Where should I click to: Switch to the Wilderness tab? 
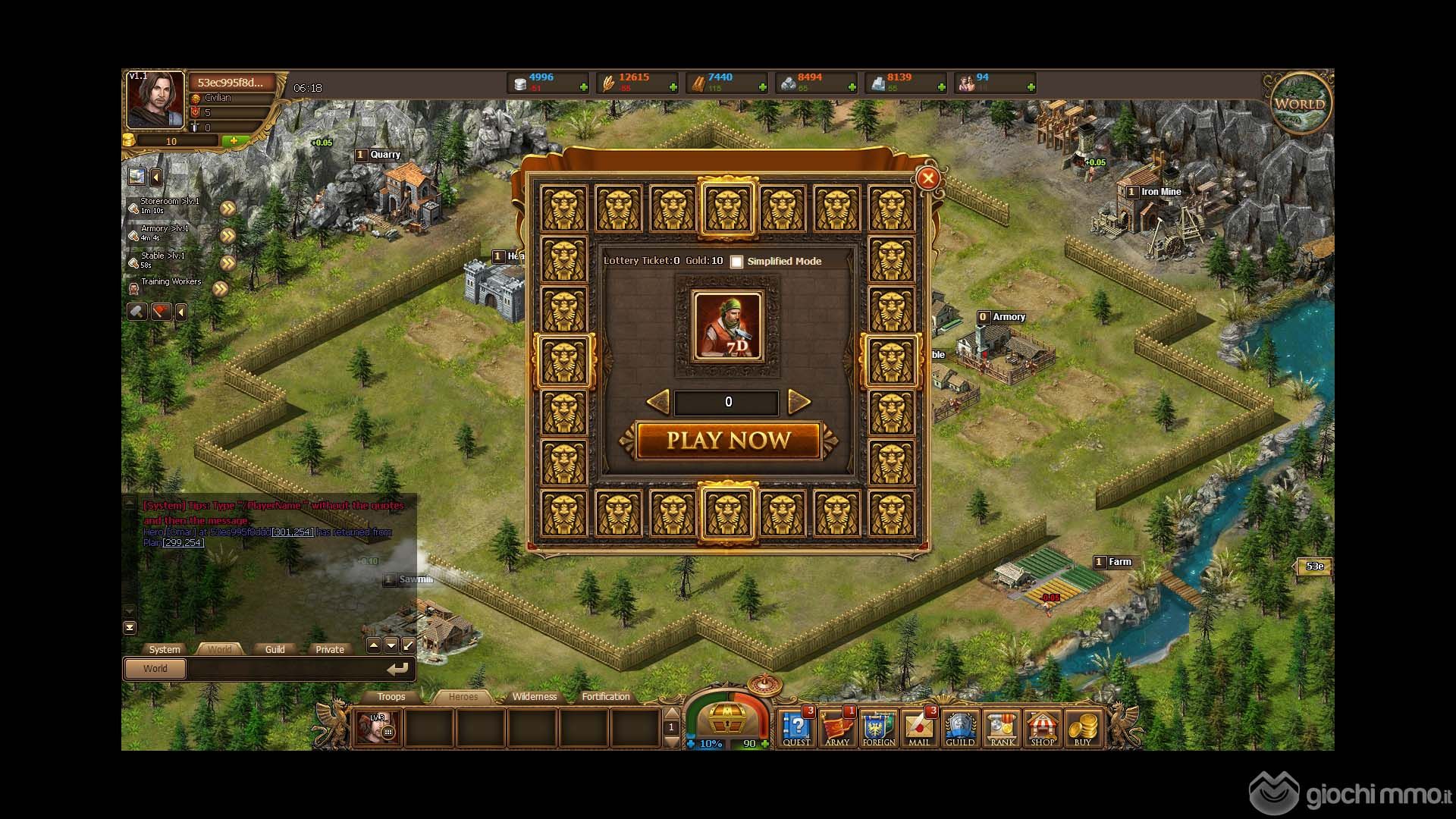coord(534,697)
